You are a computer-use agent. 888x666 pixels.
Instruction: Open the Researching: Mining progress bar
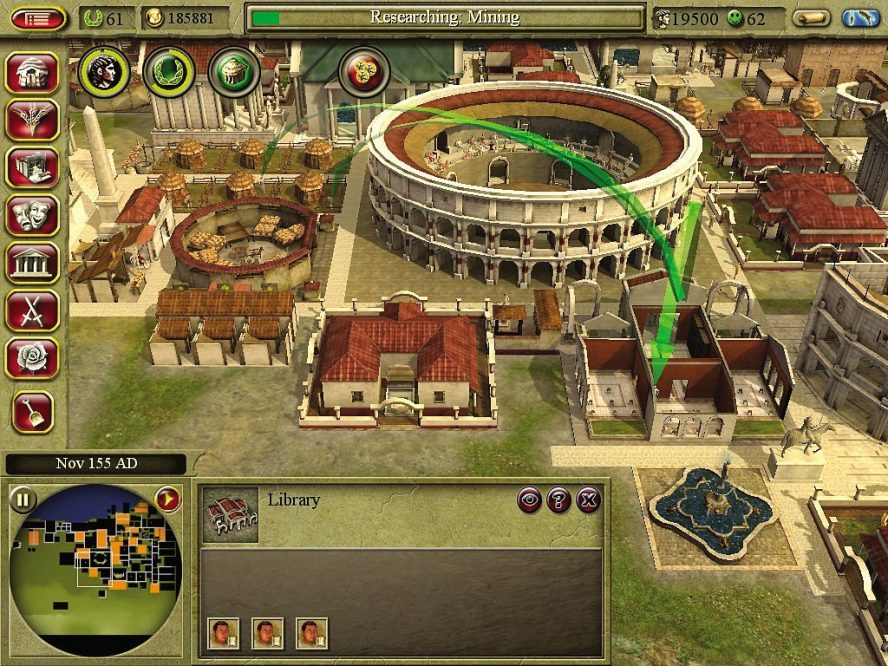pos(445,17)
